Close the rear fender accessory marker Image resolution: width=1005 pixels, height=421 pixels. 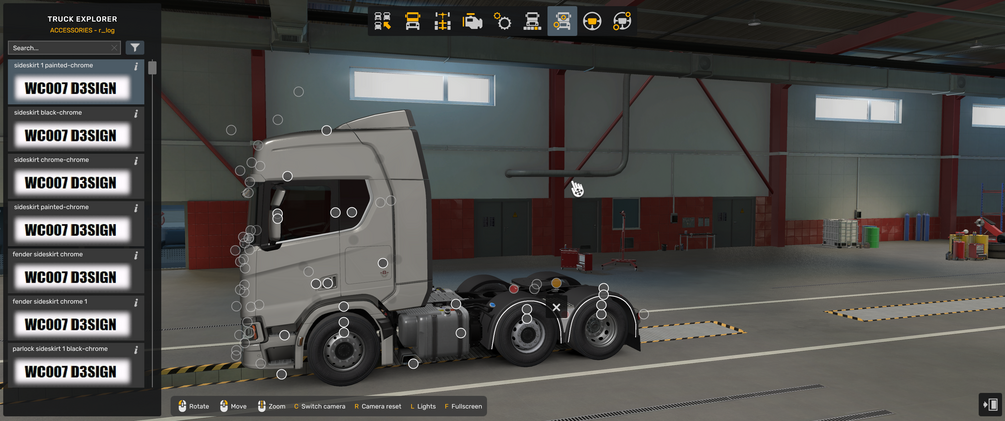557,307
